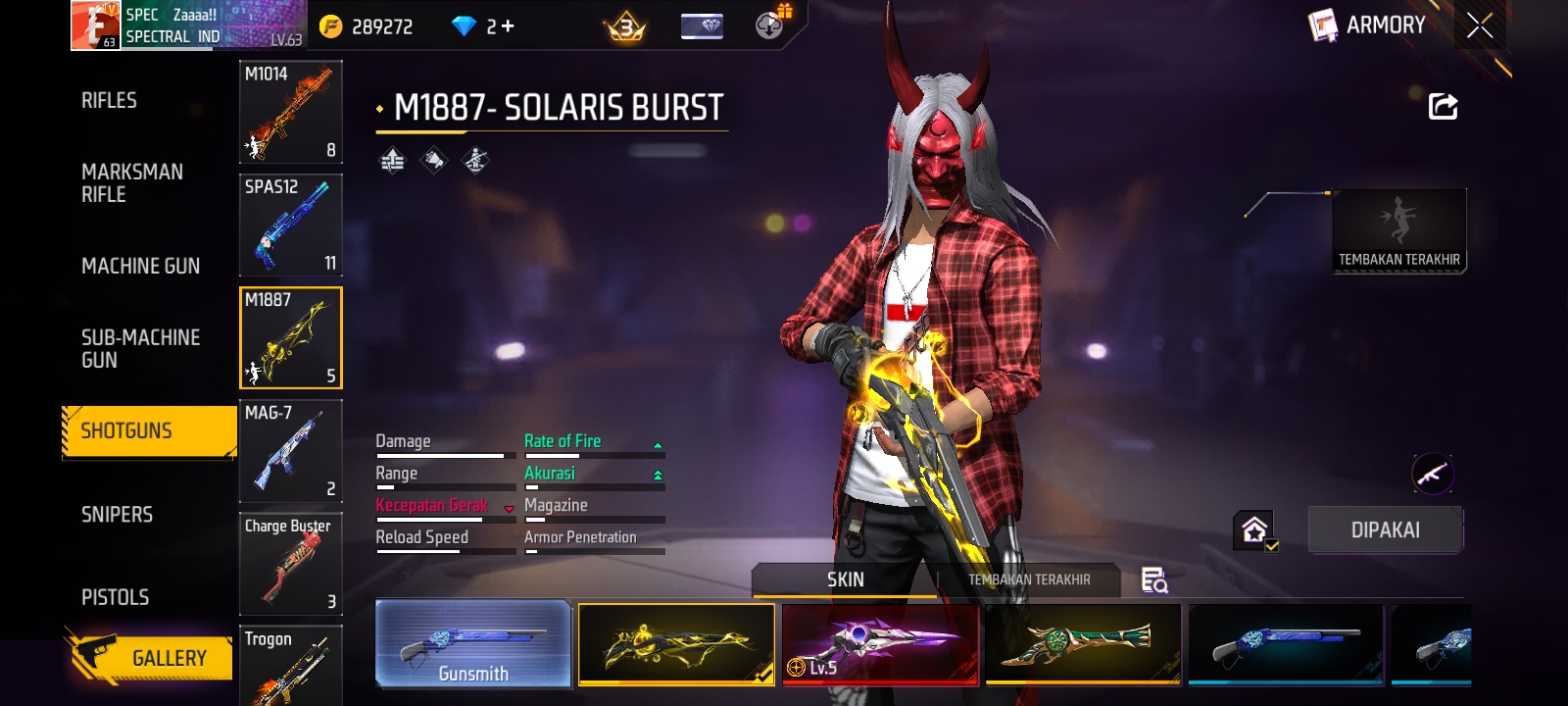This screenshot has width=1568, height=706.
Task: Choose the Snipers category
Action: pos(117,515)
